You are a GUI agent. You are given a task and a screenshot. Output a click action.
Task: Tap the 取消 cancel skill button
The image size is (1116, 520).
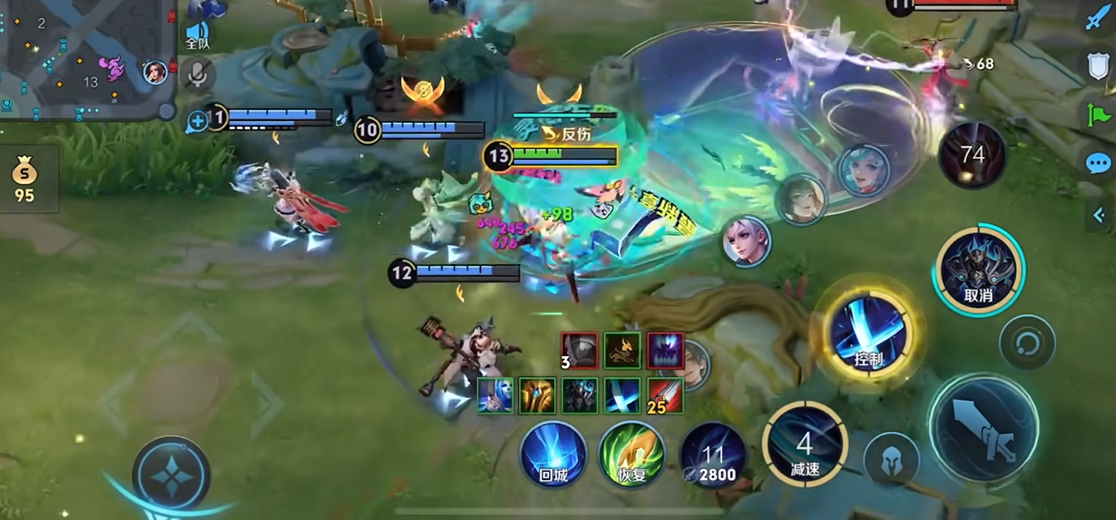pos(977,268)
